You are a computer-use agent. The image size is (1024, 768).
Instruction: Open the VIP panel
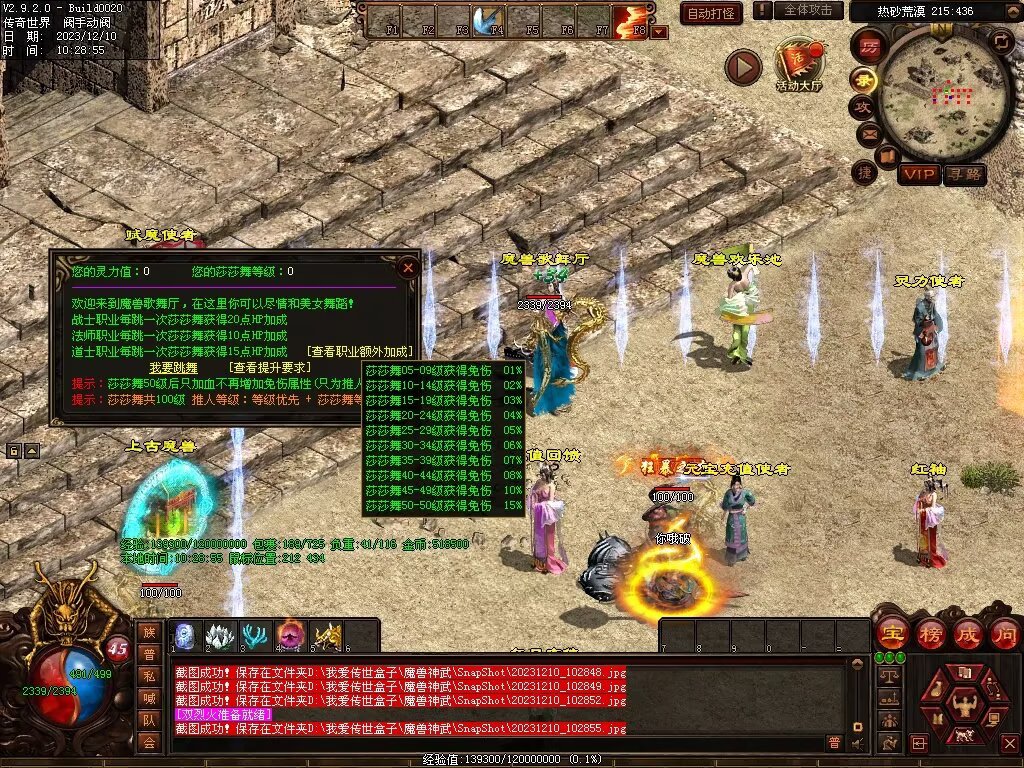click(918, 174)
